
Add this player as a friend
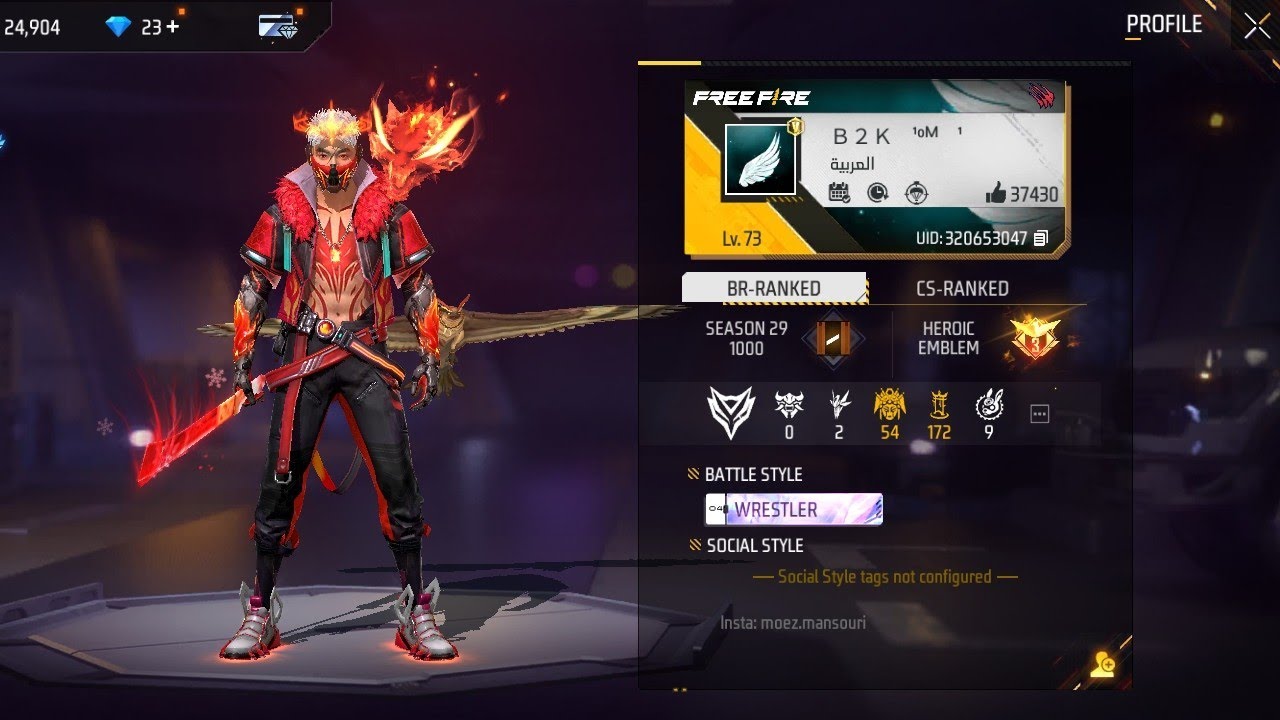pos(1103,665)
